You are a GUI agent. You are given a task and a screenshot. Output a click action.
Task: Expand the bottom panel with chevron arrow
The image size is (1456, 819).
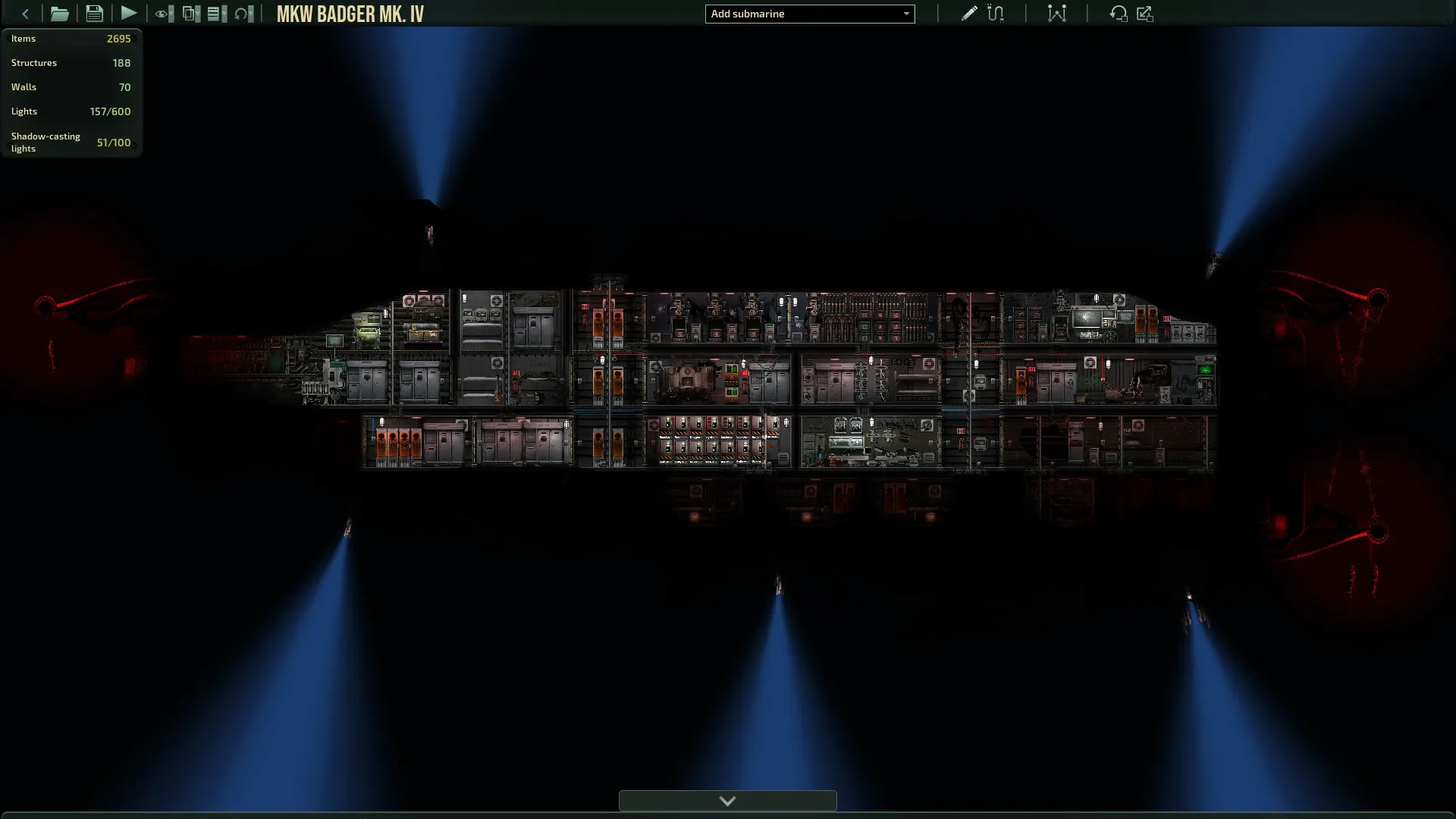click(727, 801)
